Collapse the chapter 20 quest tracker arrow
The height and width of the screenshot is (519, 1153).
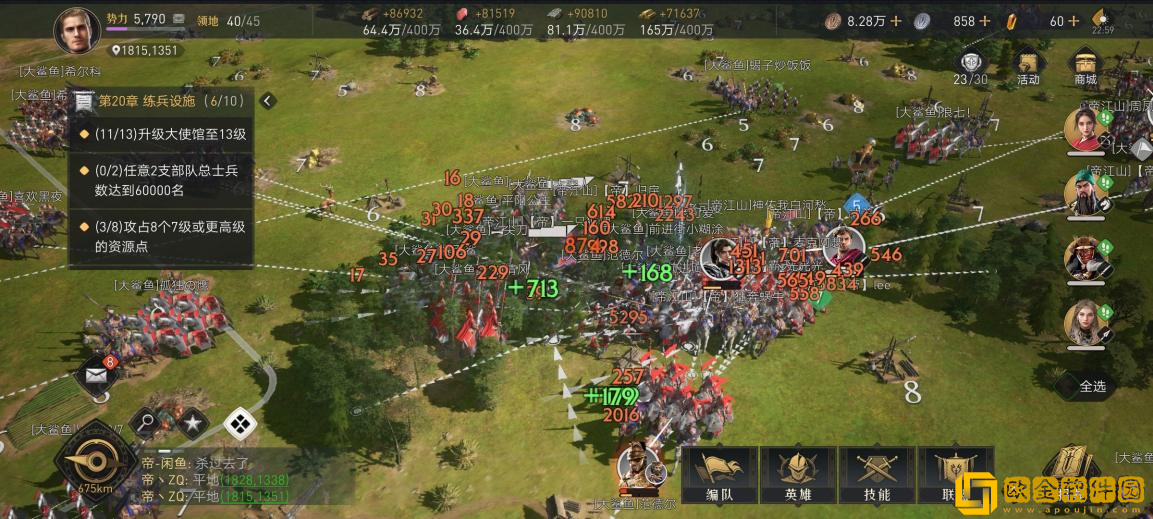[x=267, y=101]
